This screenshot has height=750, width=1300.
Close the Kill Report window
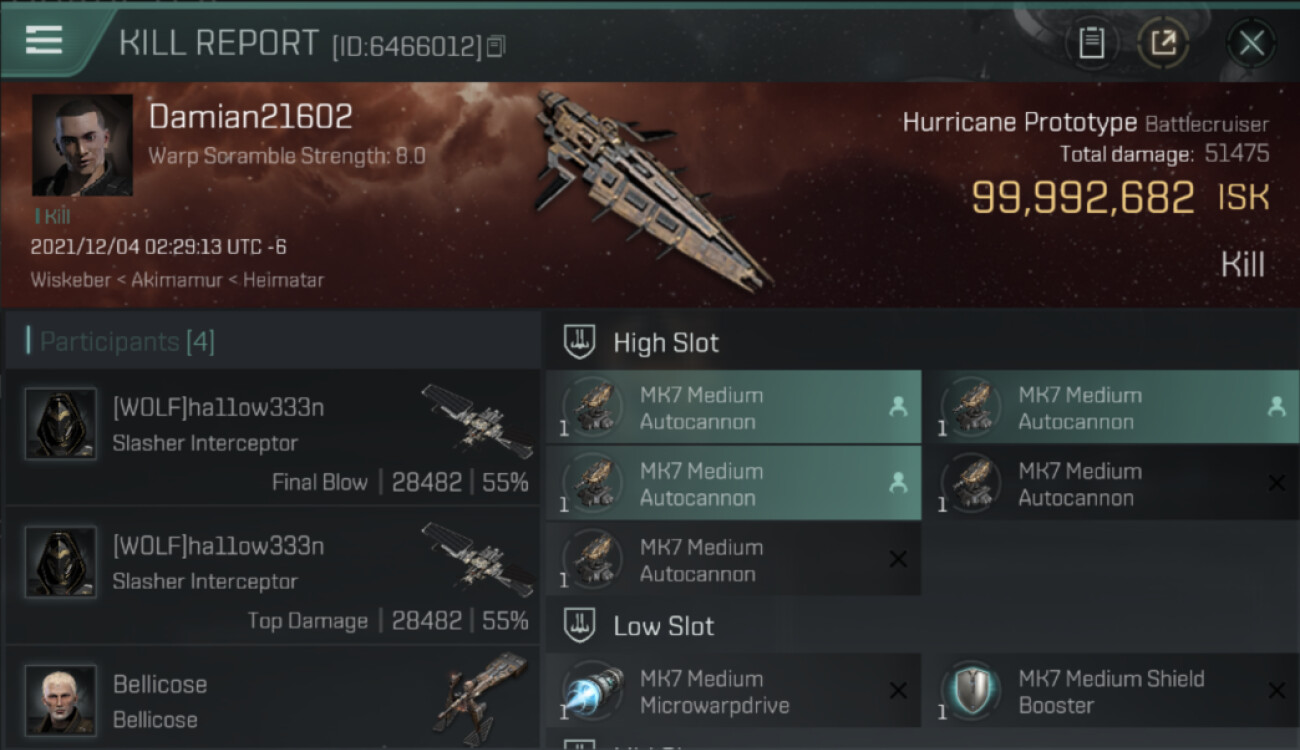point(1251,43)
